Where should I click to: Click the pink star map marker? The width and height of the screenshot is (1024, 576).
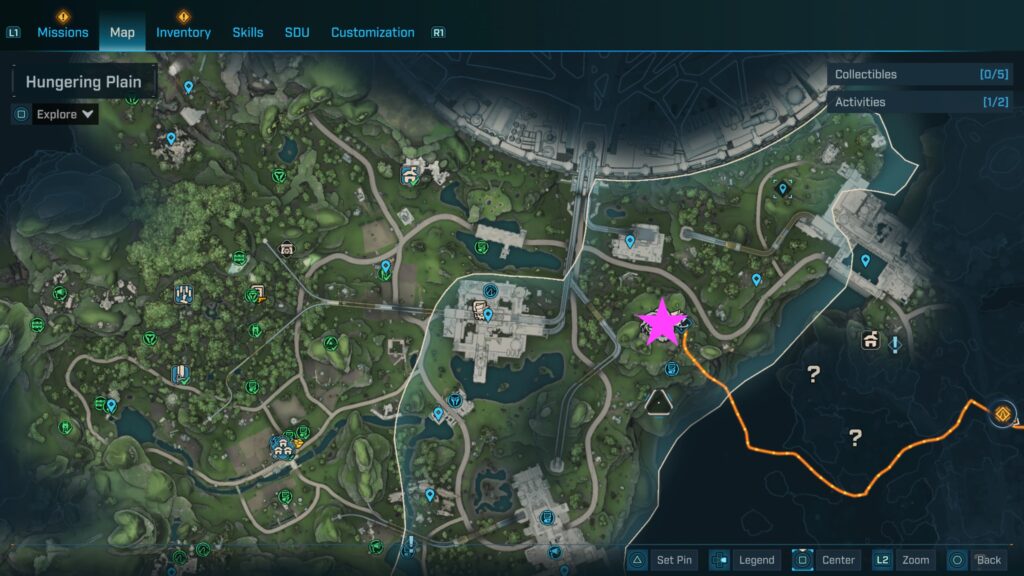662,322
